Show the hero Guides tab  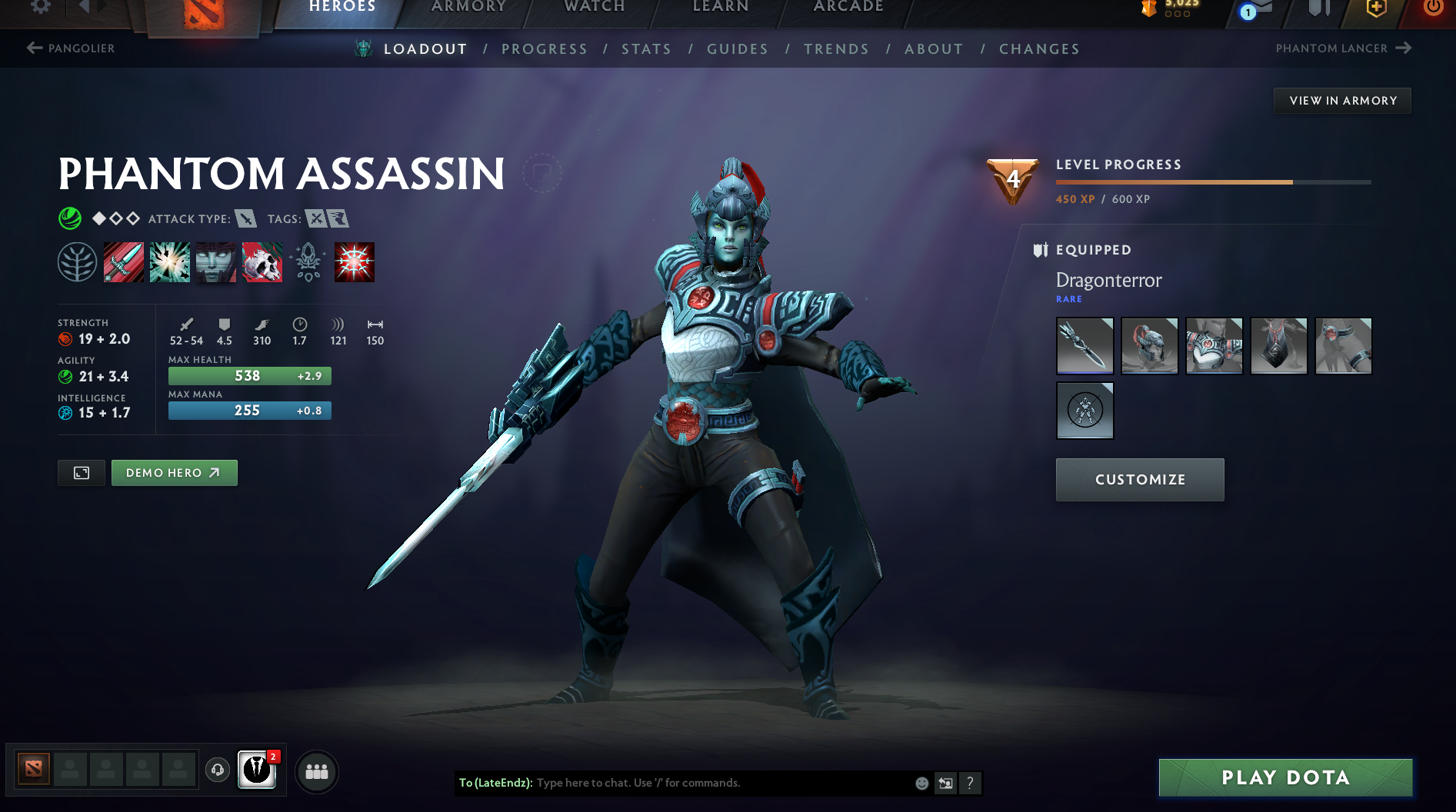click(737, 49)
